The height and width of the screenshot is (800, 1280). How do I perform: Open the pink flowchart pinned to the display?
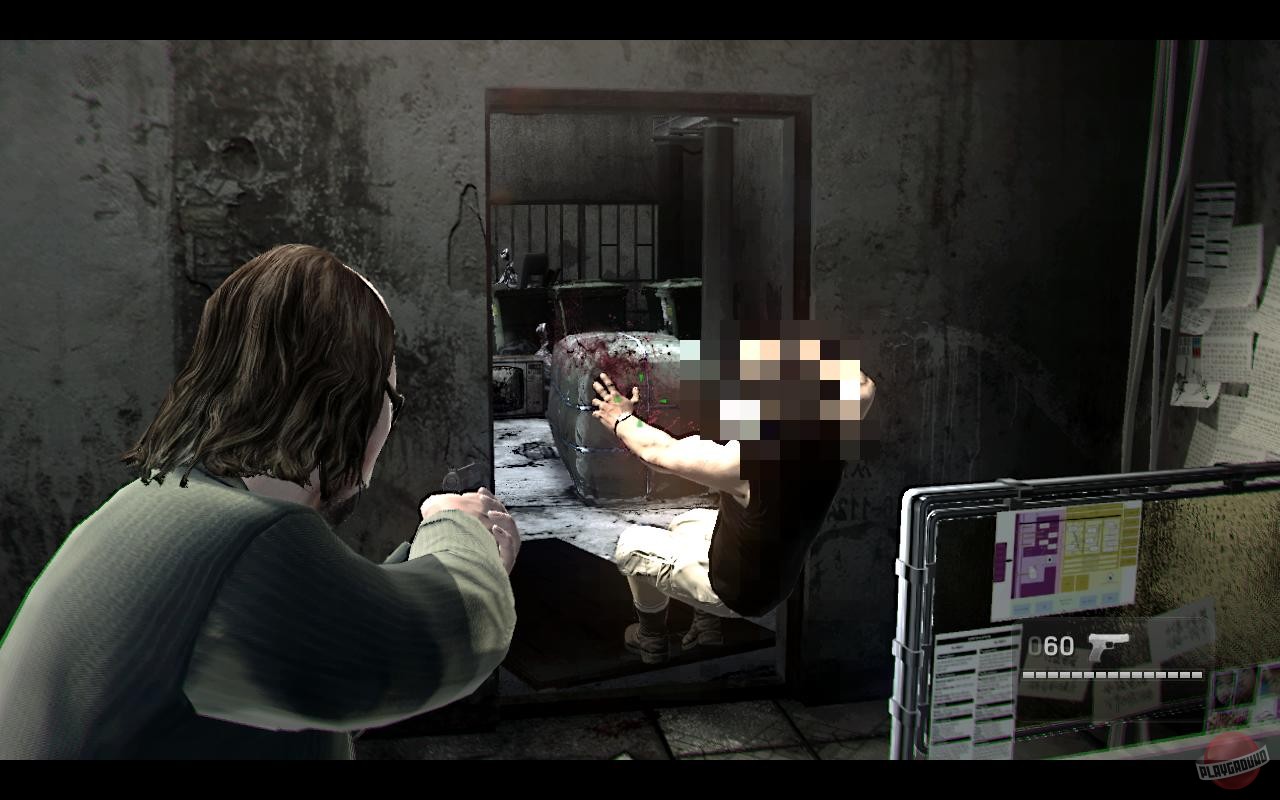coord(1035,555)
